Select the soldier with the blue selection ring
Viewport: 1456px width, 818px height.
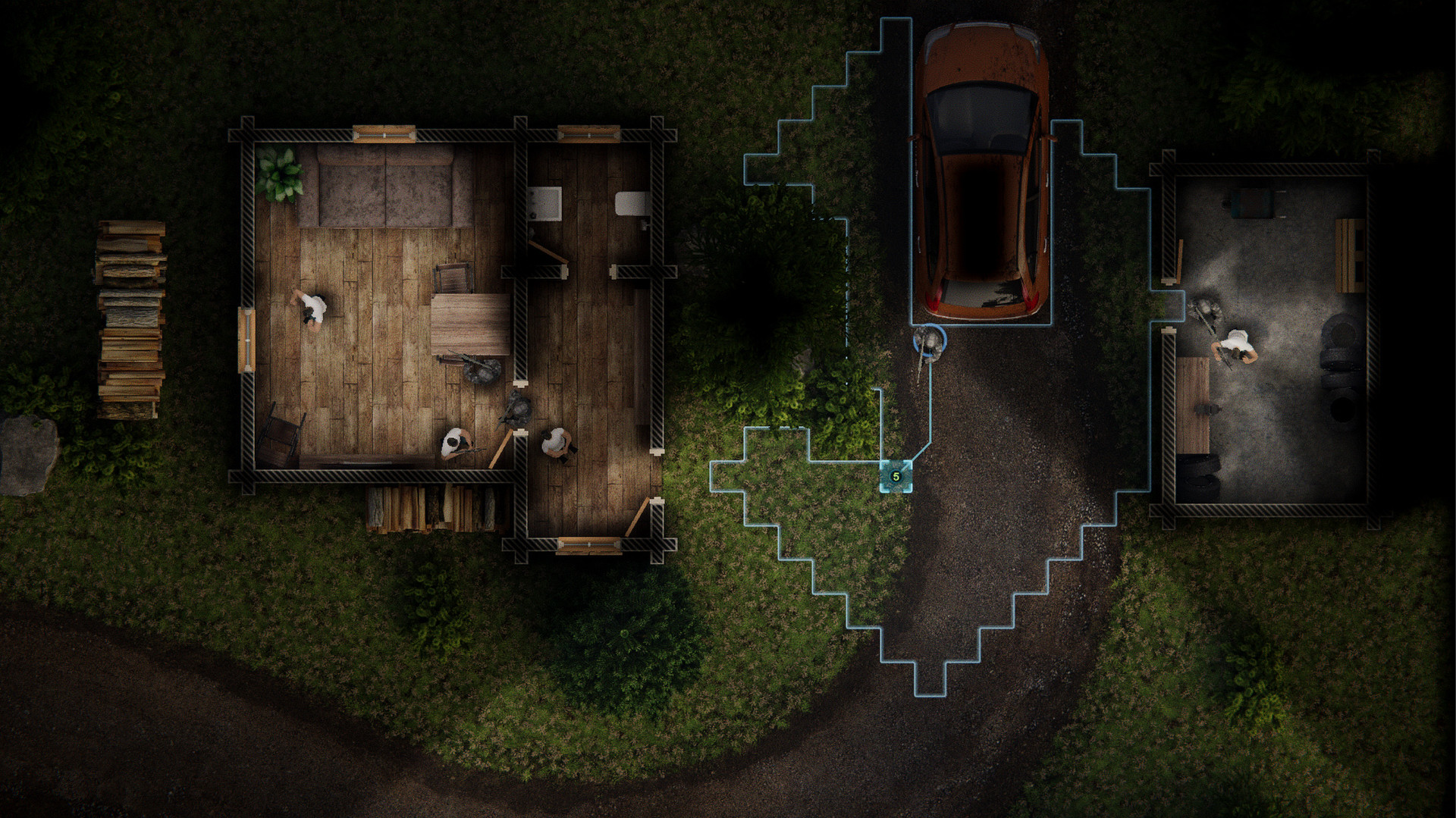tap(929, 342)
